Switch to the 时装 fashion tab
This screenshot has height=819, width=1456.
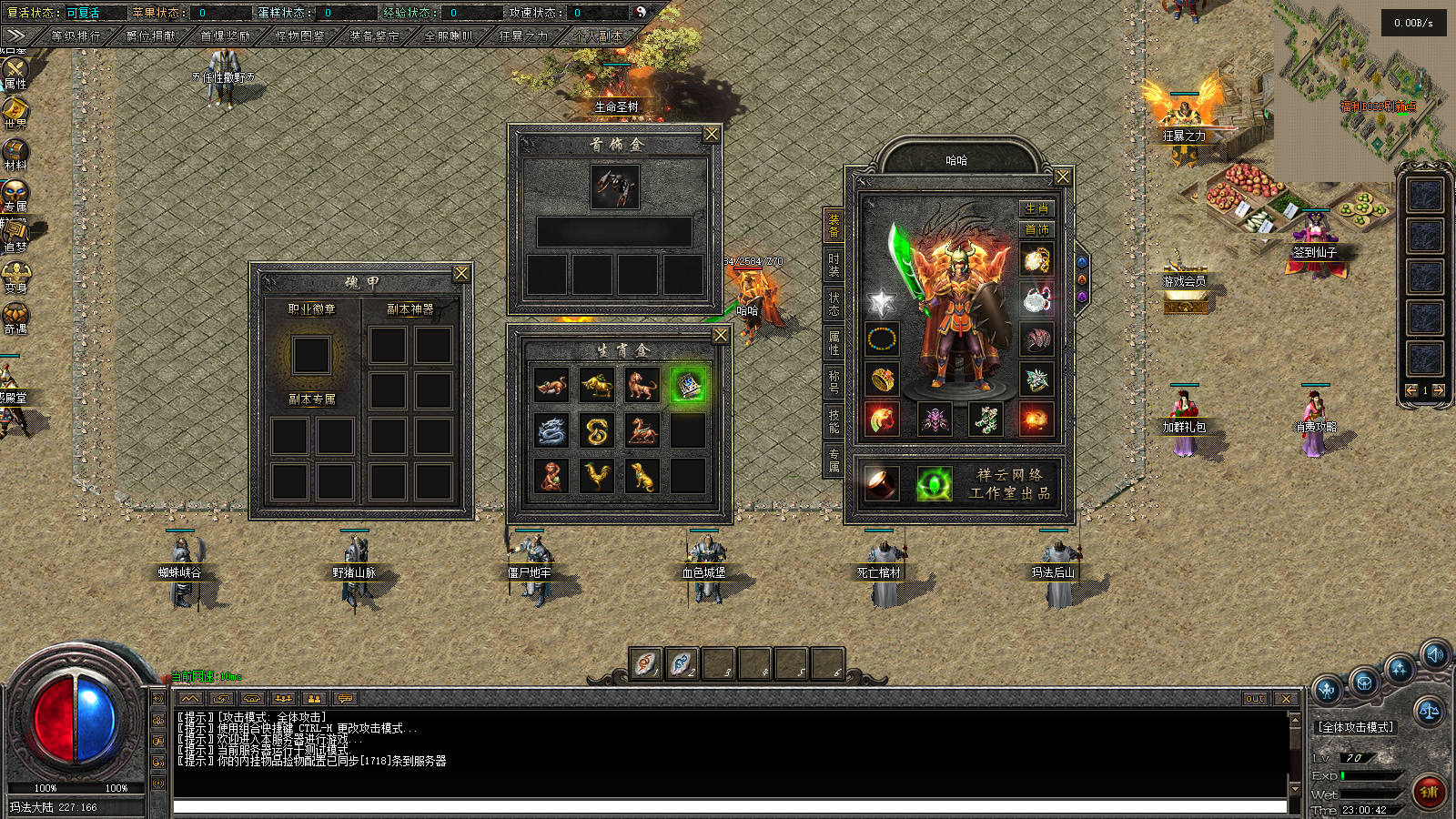834,264
